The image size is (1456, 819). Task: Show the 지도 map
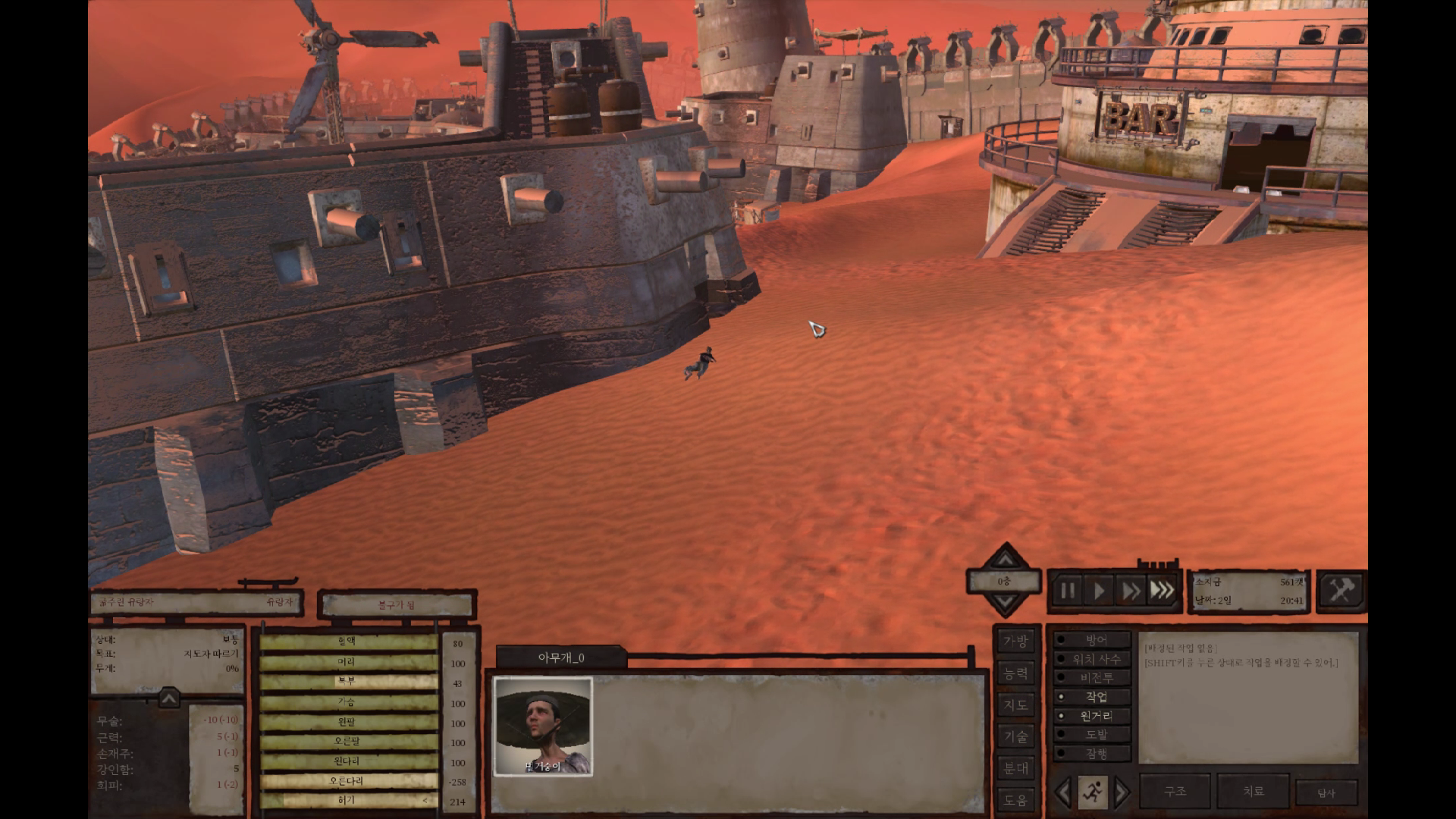pyautogui.click(x=1015, y=705)
